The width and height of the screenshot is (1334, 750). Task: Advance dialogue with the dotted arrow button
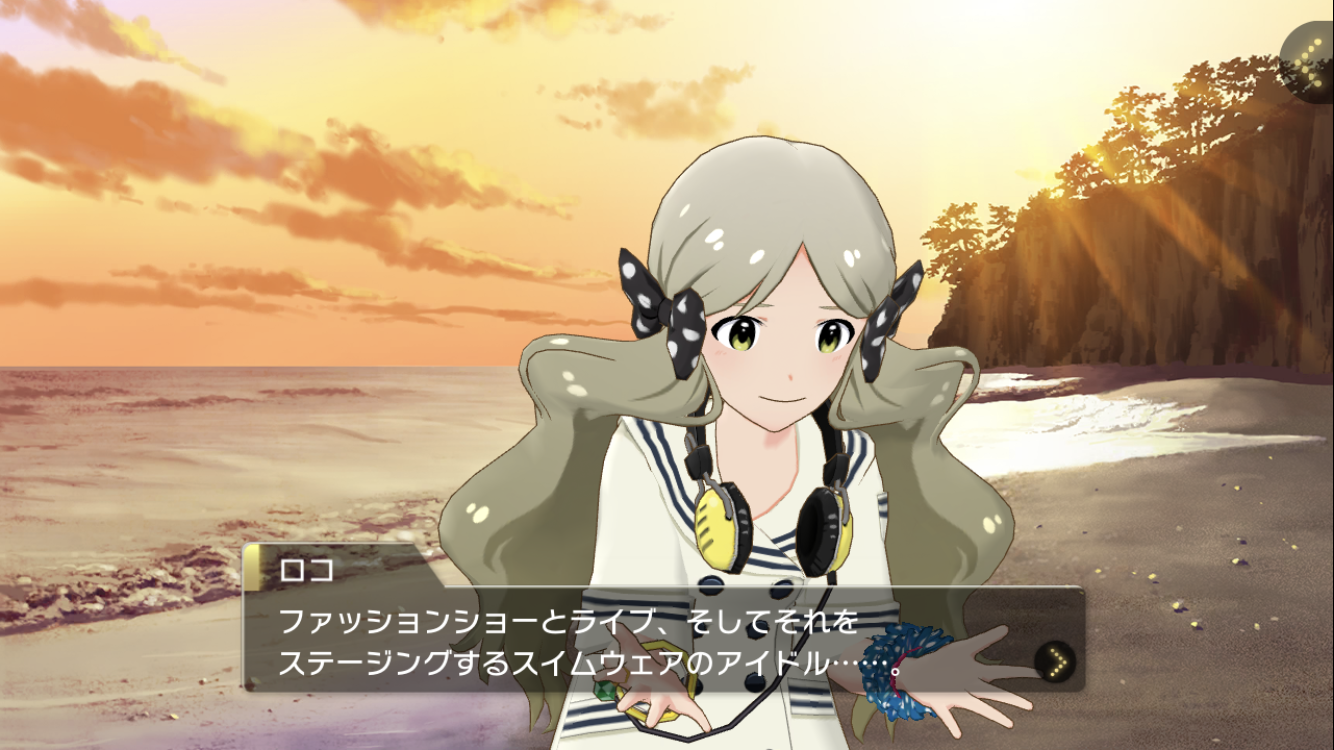click(x=1055, y=660)
